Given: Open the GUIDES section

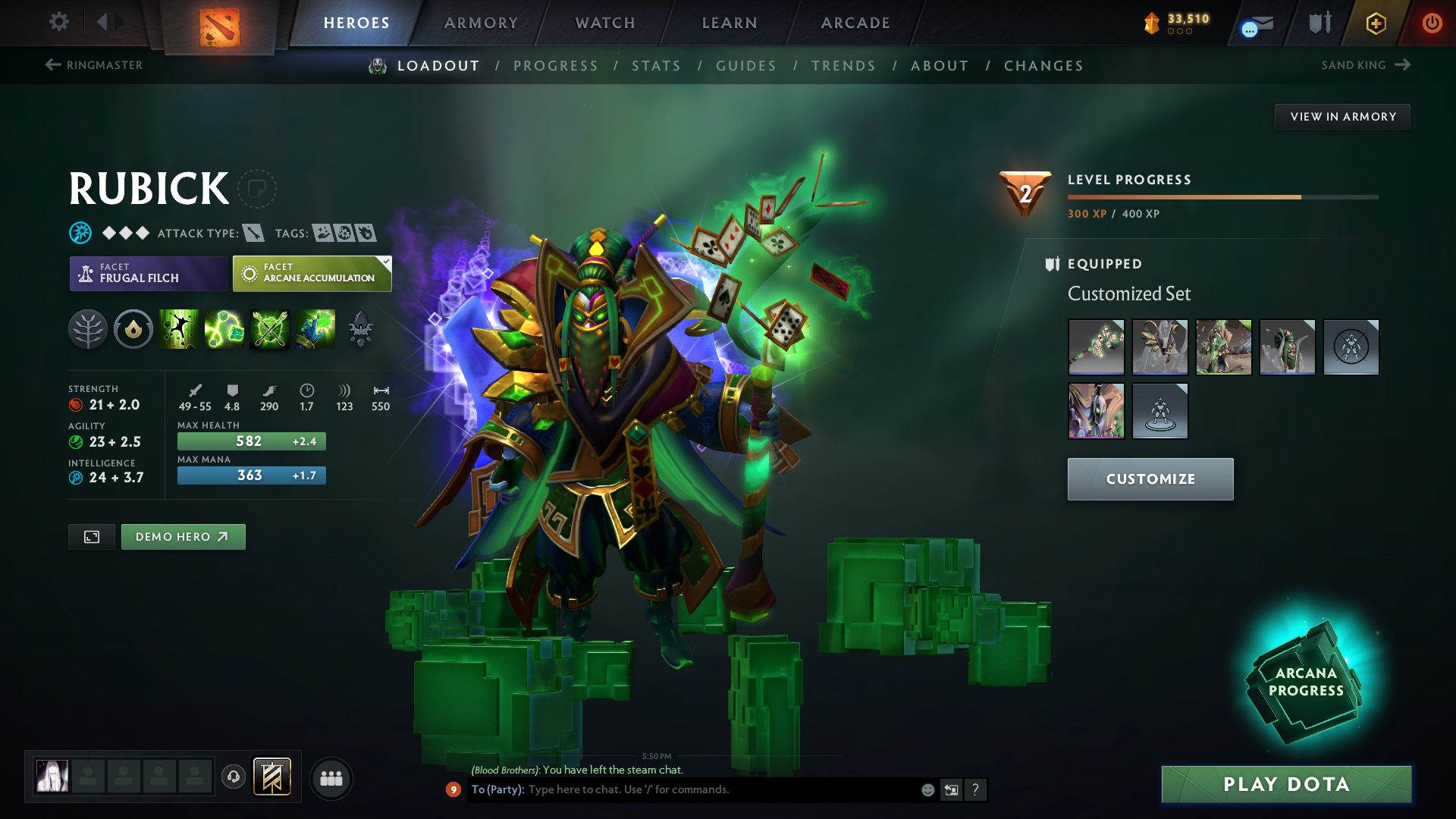Looking at the screenshot, I should pos(746,65).
